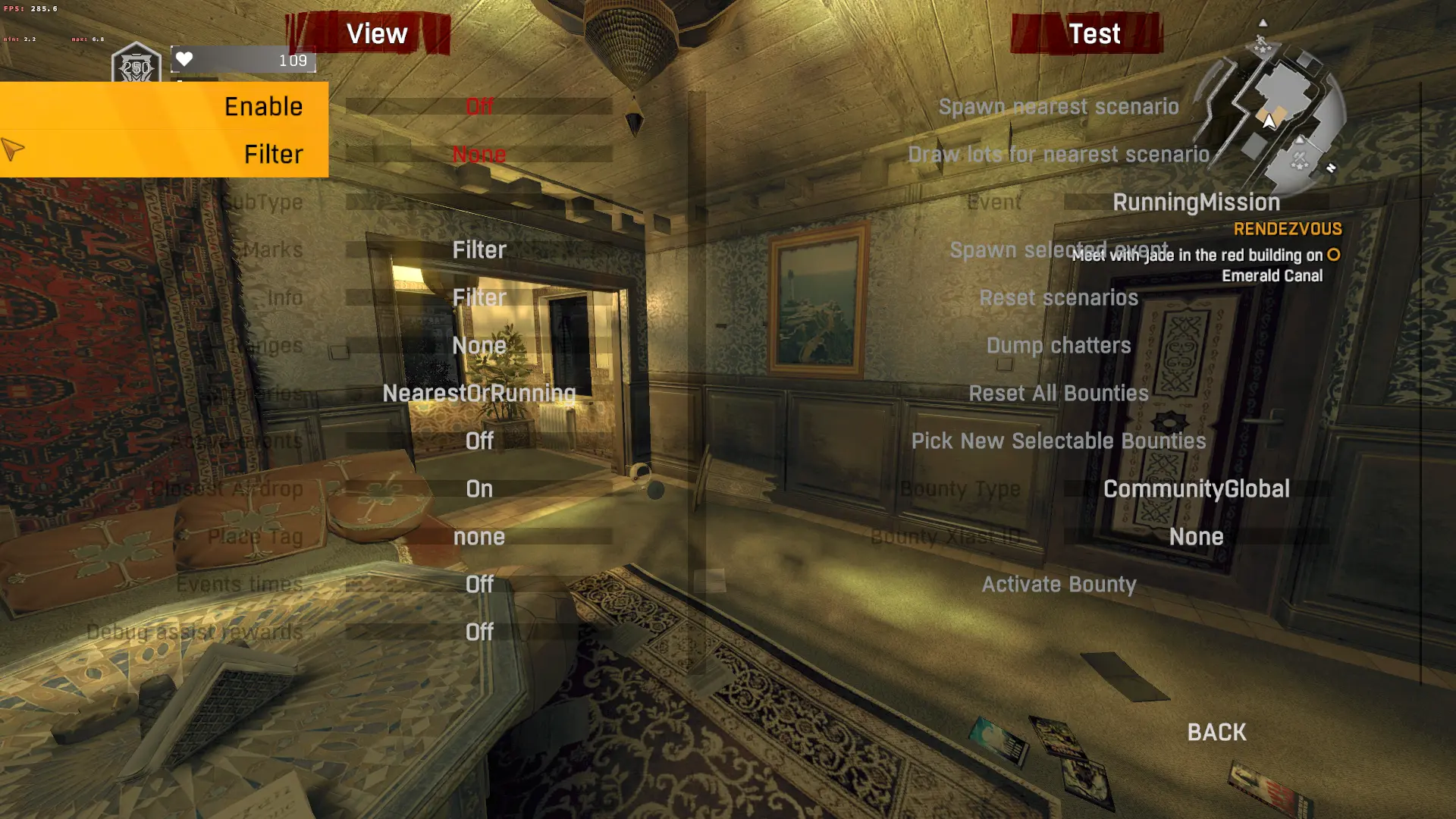Toggle the Enable option from Off
1456x819 pixels.
(x=478, y=106)
